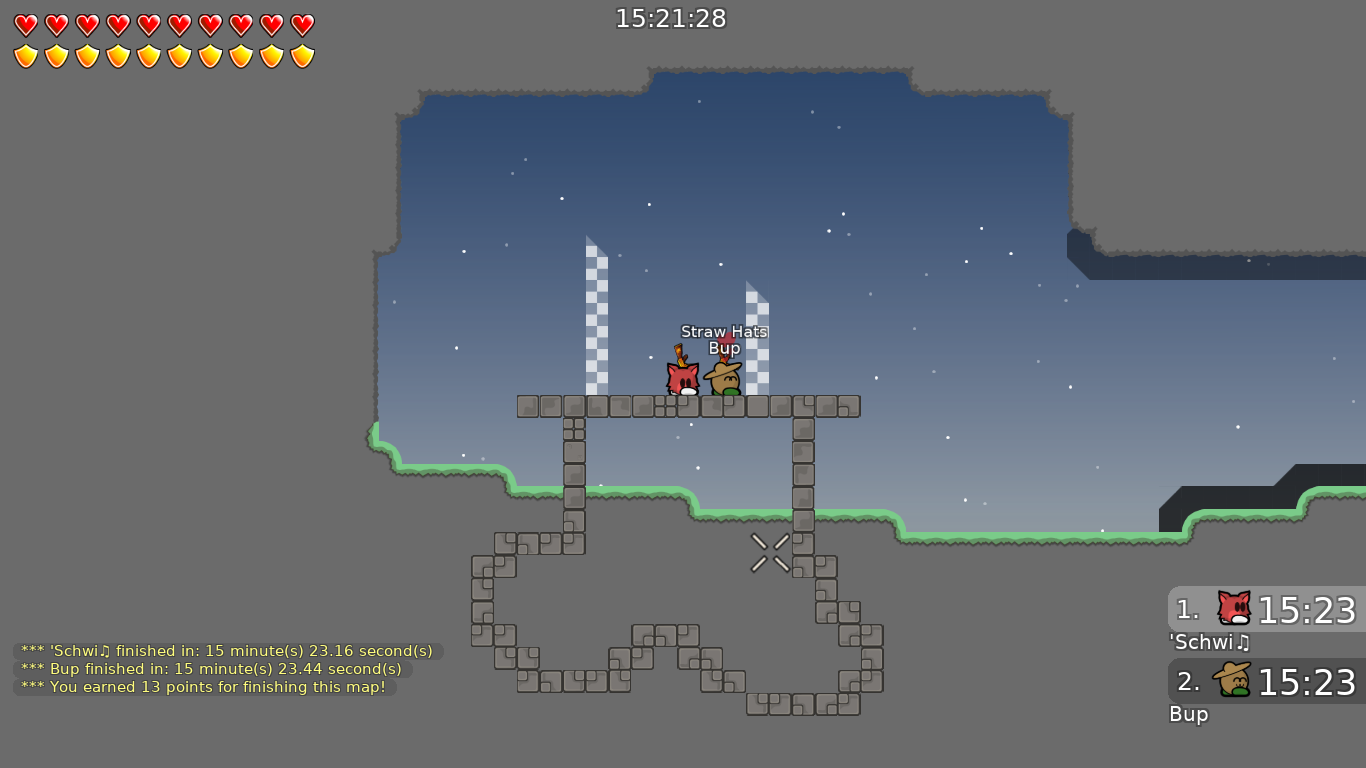
Task: Select the Bup finished chat message
Action: coord(210,669)
